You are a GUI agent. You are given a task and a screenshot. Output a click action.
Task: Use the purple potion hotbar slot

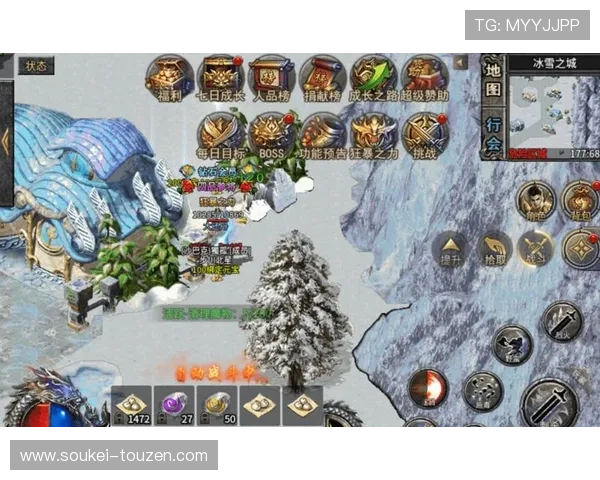(x=175, y=404)
